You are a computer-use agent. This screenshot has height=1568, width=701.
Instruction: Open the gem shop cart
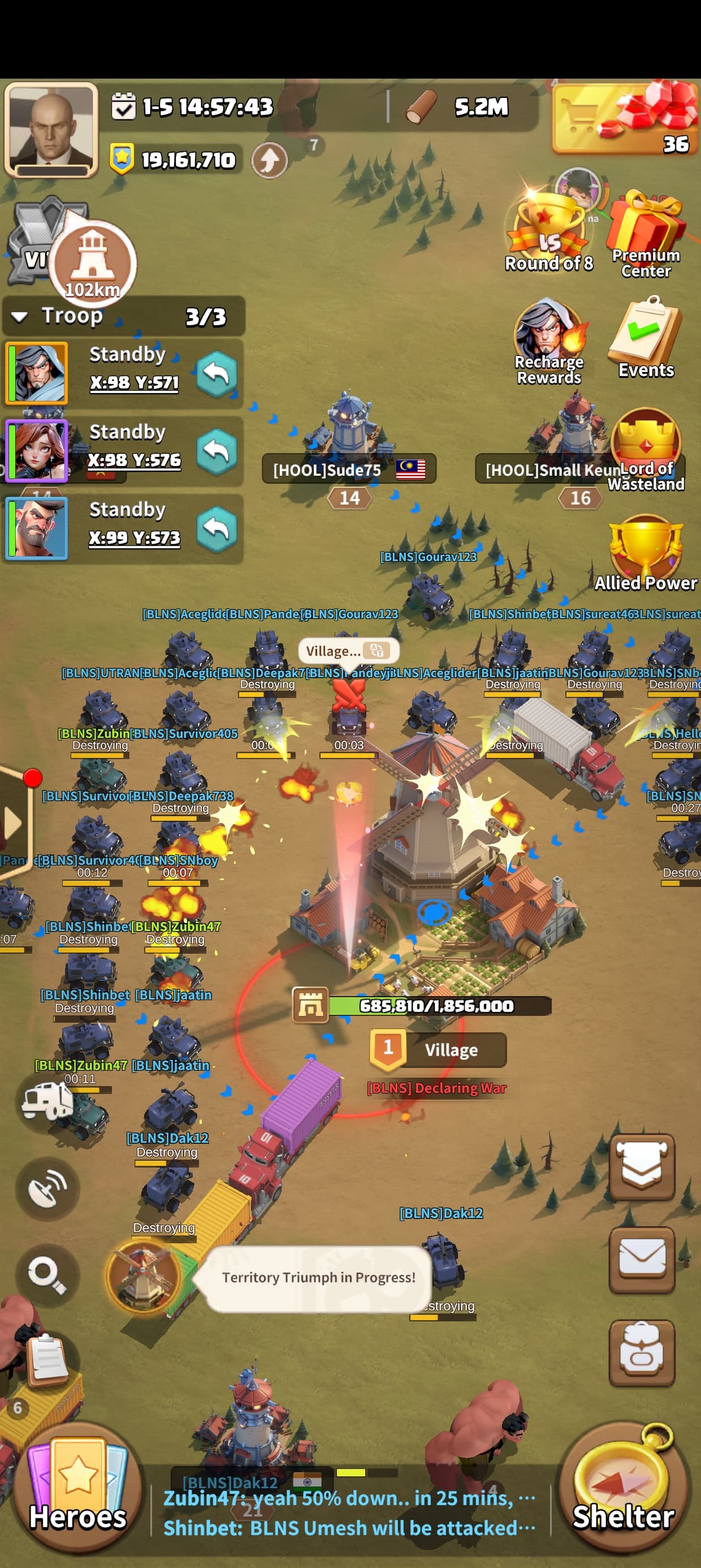(624, 119)
